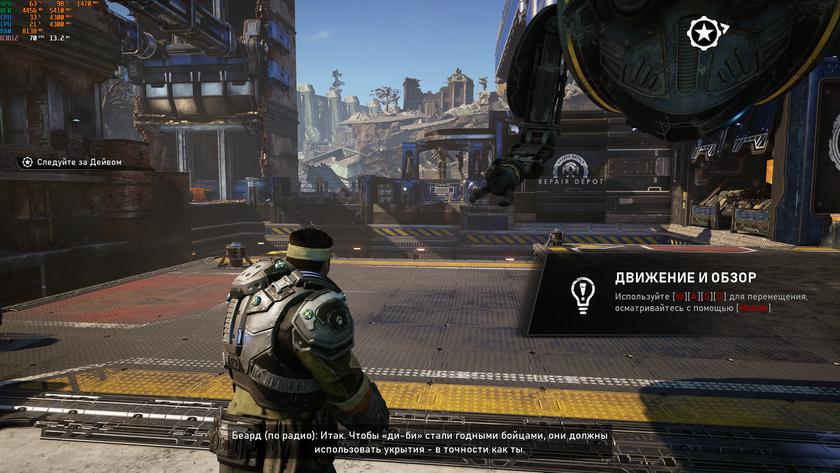The image size is (840, 473).
Task: Click the lightbulb hint icon
Action: 581,293
